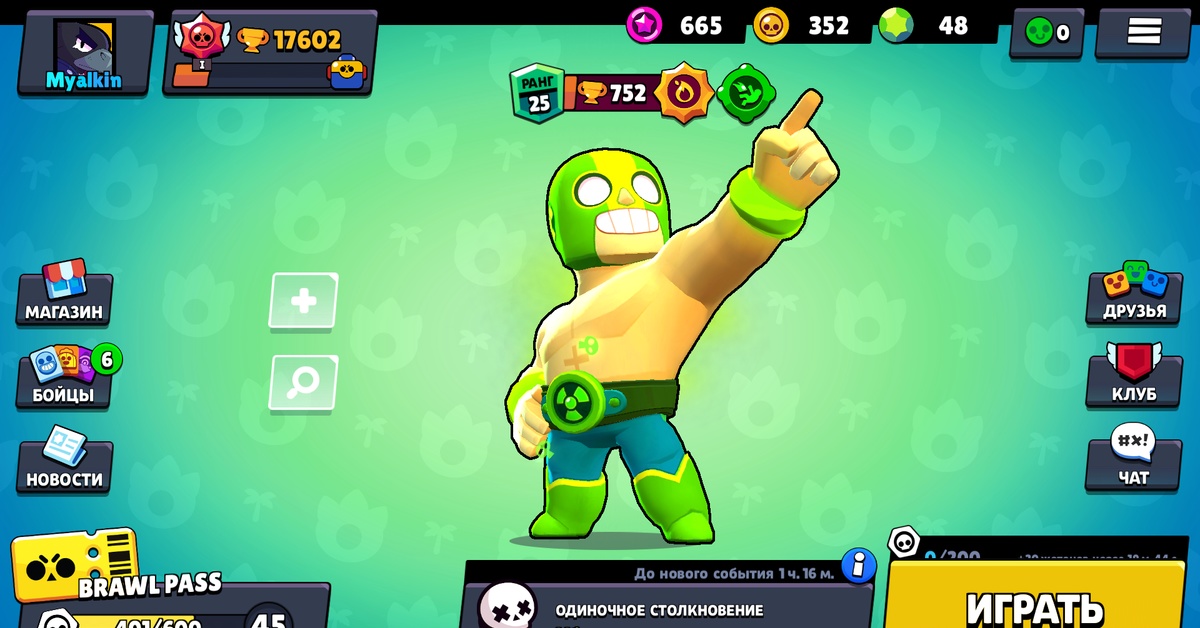Show event info via blue i icon
The image size is (1200, 628).
[858, 566]
